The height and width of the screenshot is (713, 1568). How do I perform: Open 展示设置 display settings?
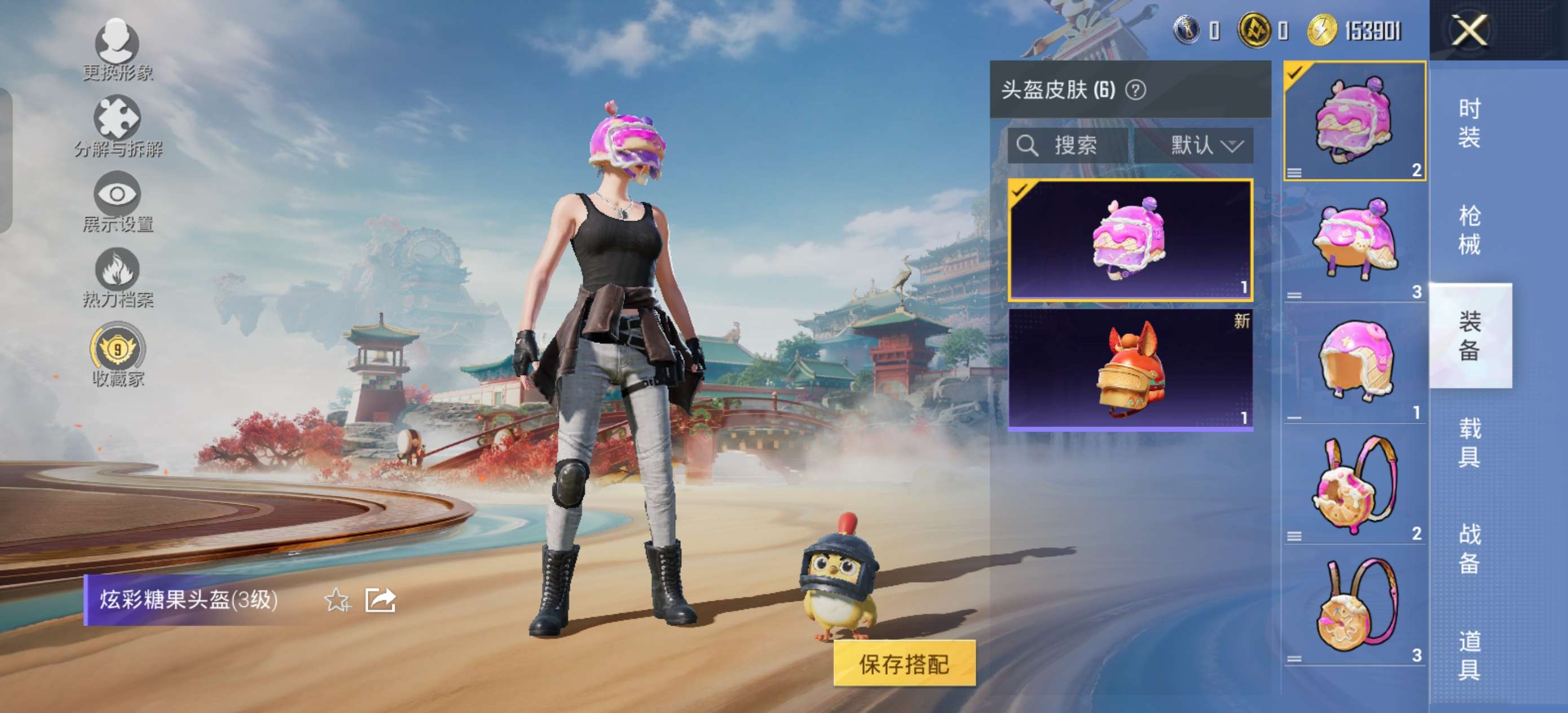point(117,201)
